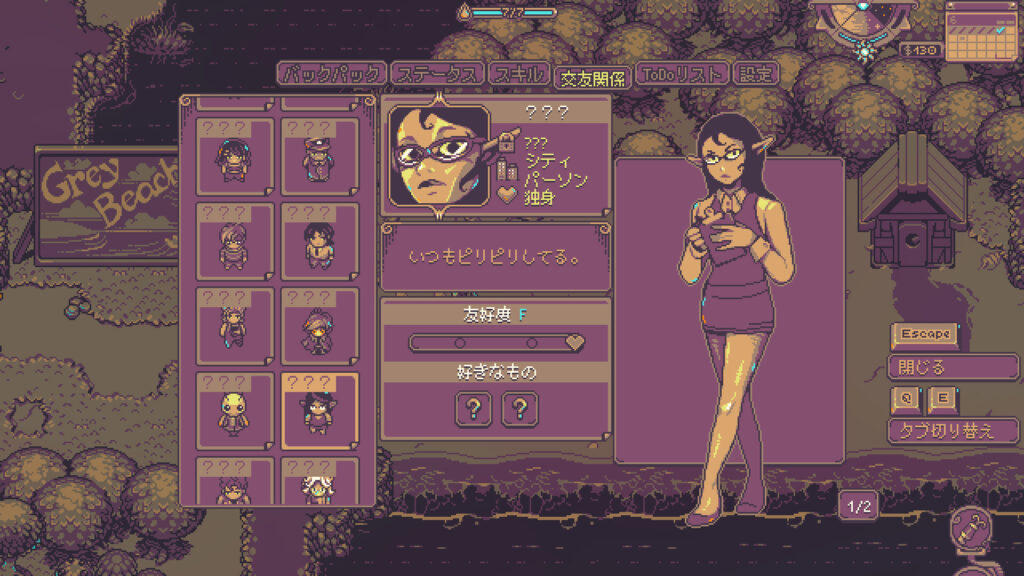This screenshot has height=576, width=1024.
Task: Select the 交友関係 relationships tab
Action: [592, 76]
